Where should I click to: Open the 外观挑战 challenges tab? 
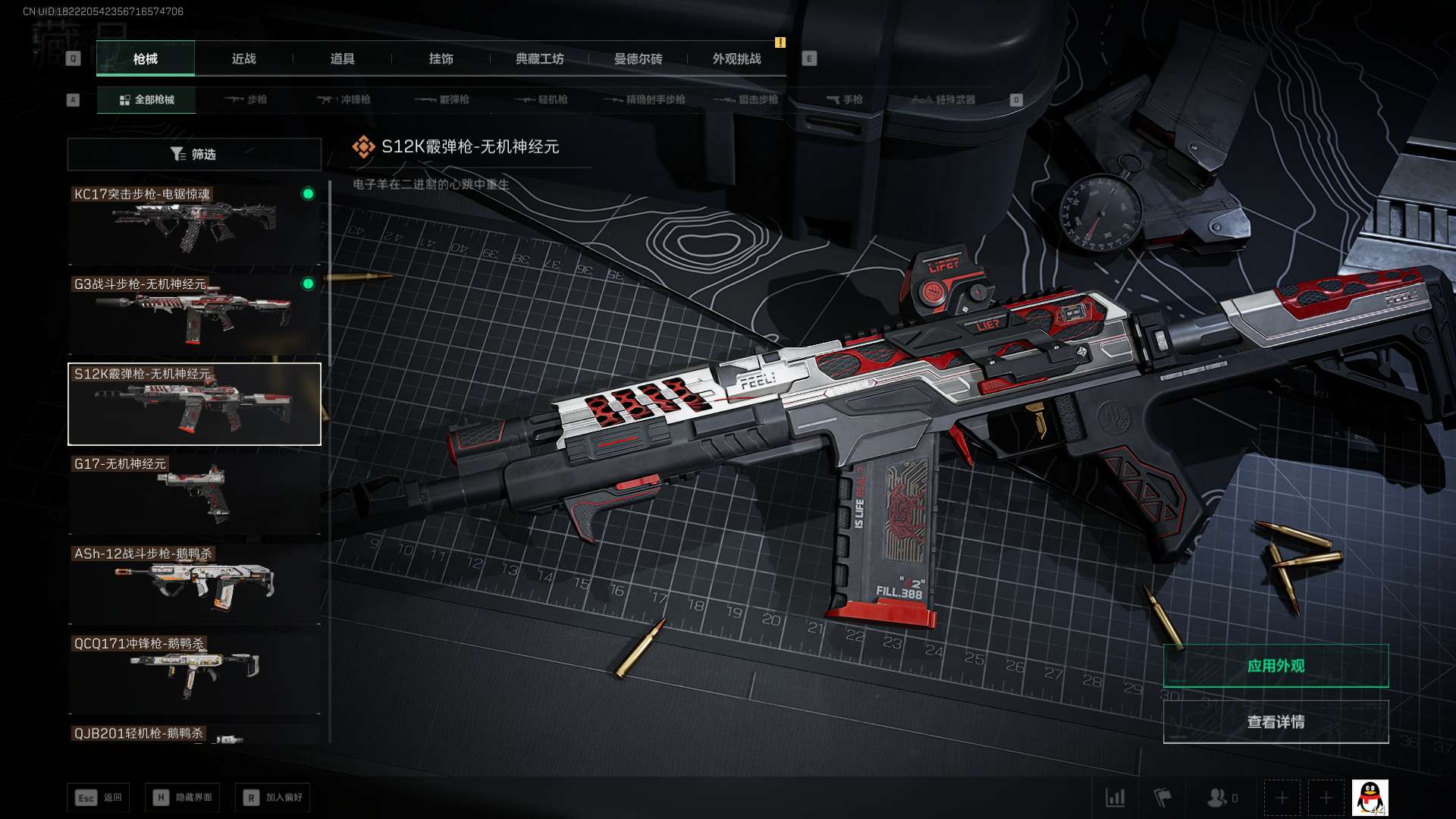pyautogui.click(x=736, y=58)
